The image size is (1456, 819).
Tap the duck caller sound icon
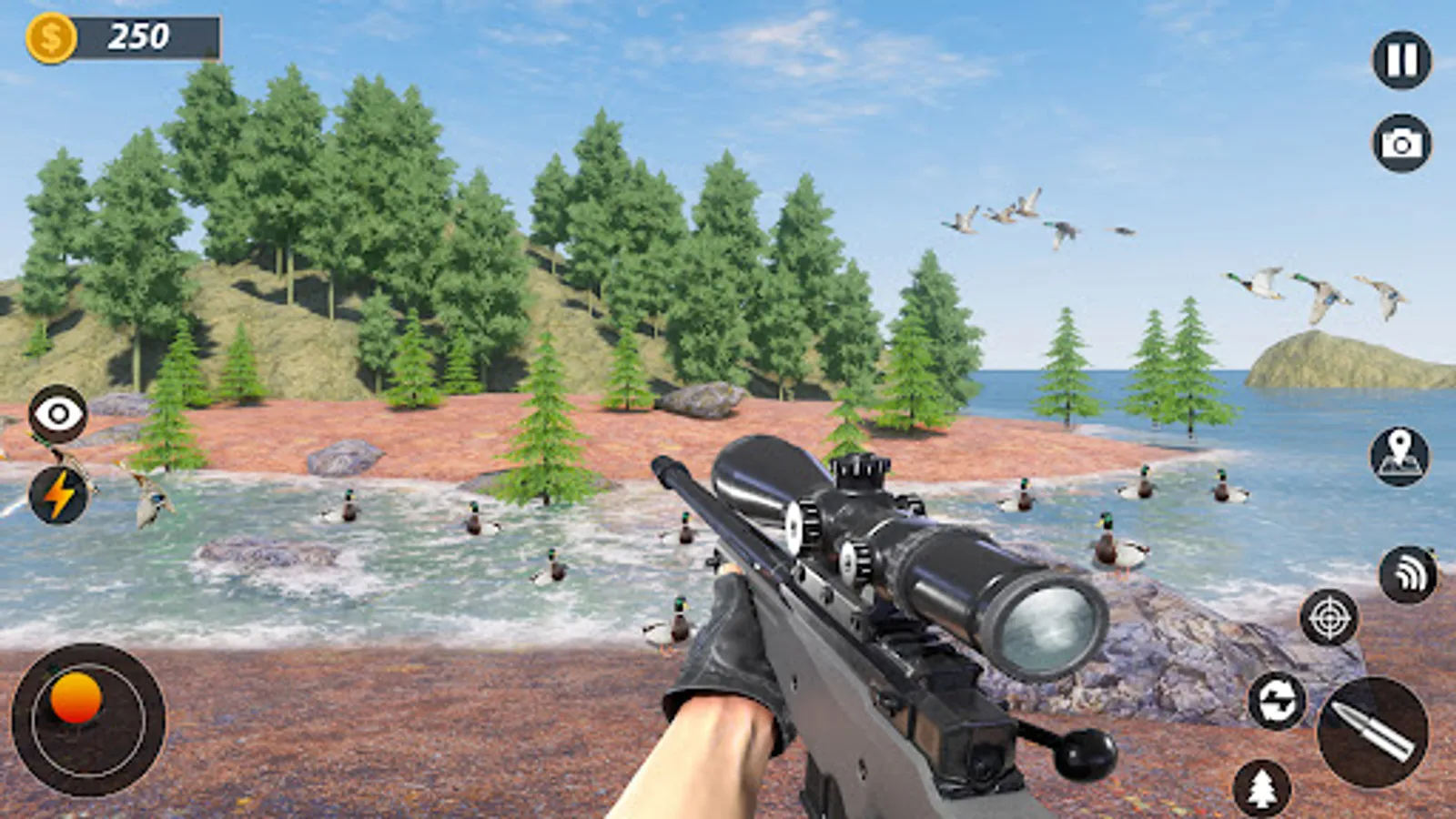point(1409,573)
